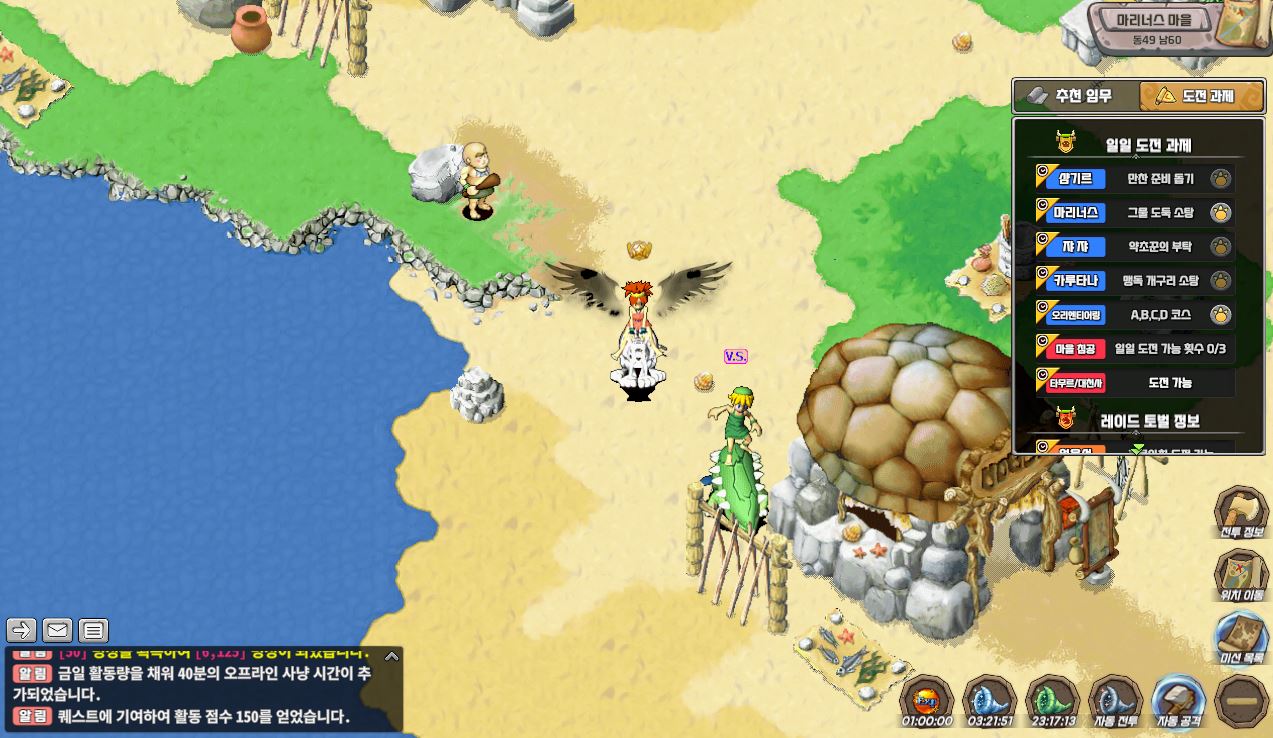Screen dimensions: 1273x738
Task: Open the mail envelope button above chat
Action: coord(57,630)
